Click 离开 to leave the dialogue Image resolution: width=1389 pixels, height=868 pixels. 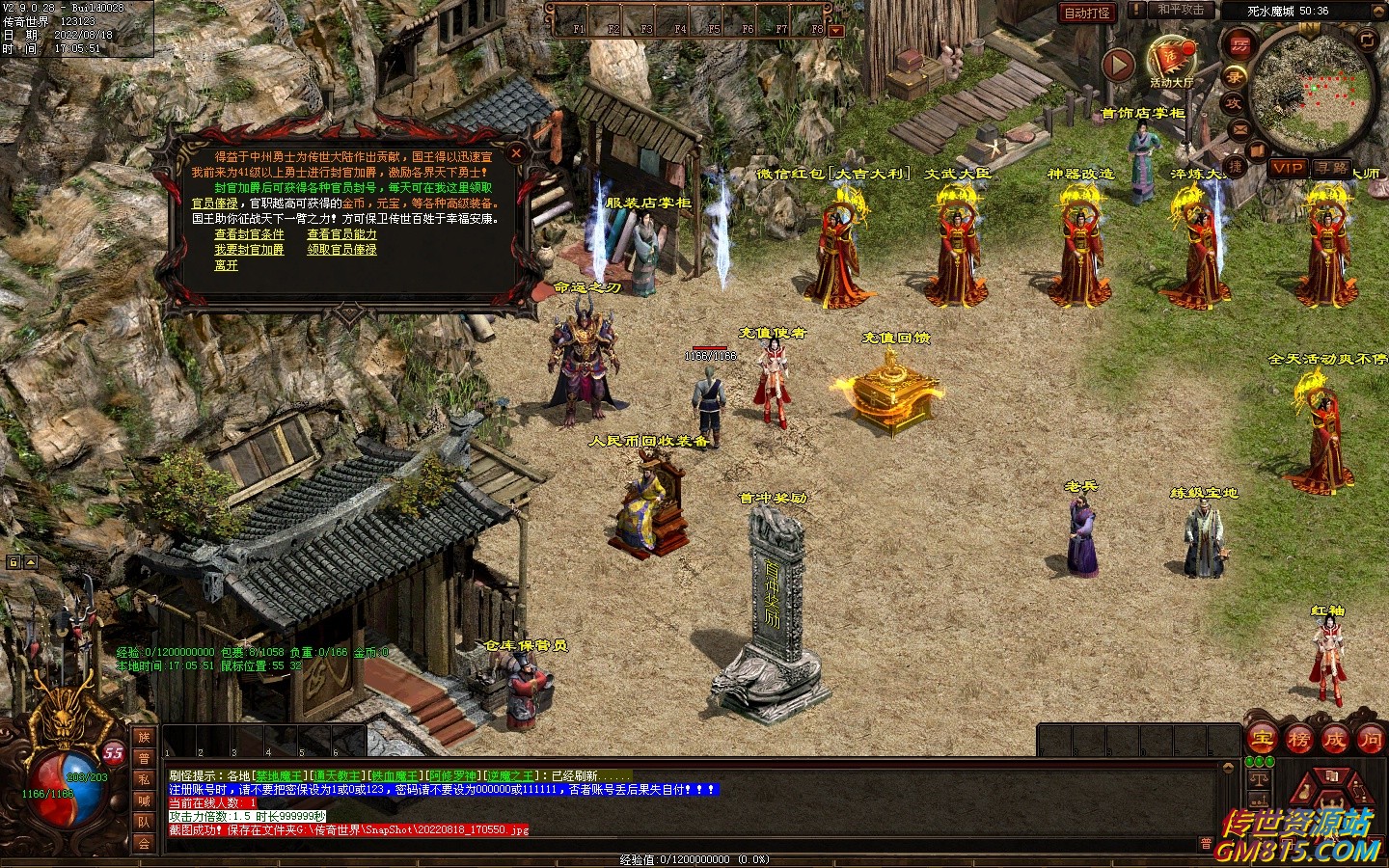click(x=226, y=265)
